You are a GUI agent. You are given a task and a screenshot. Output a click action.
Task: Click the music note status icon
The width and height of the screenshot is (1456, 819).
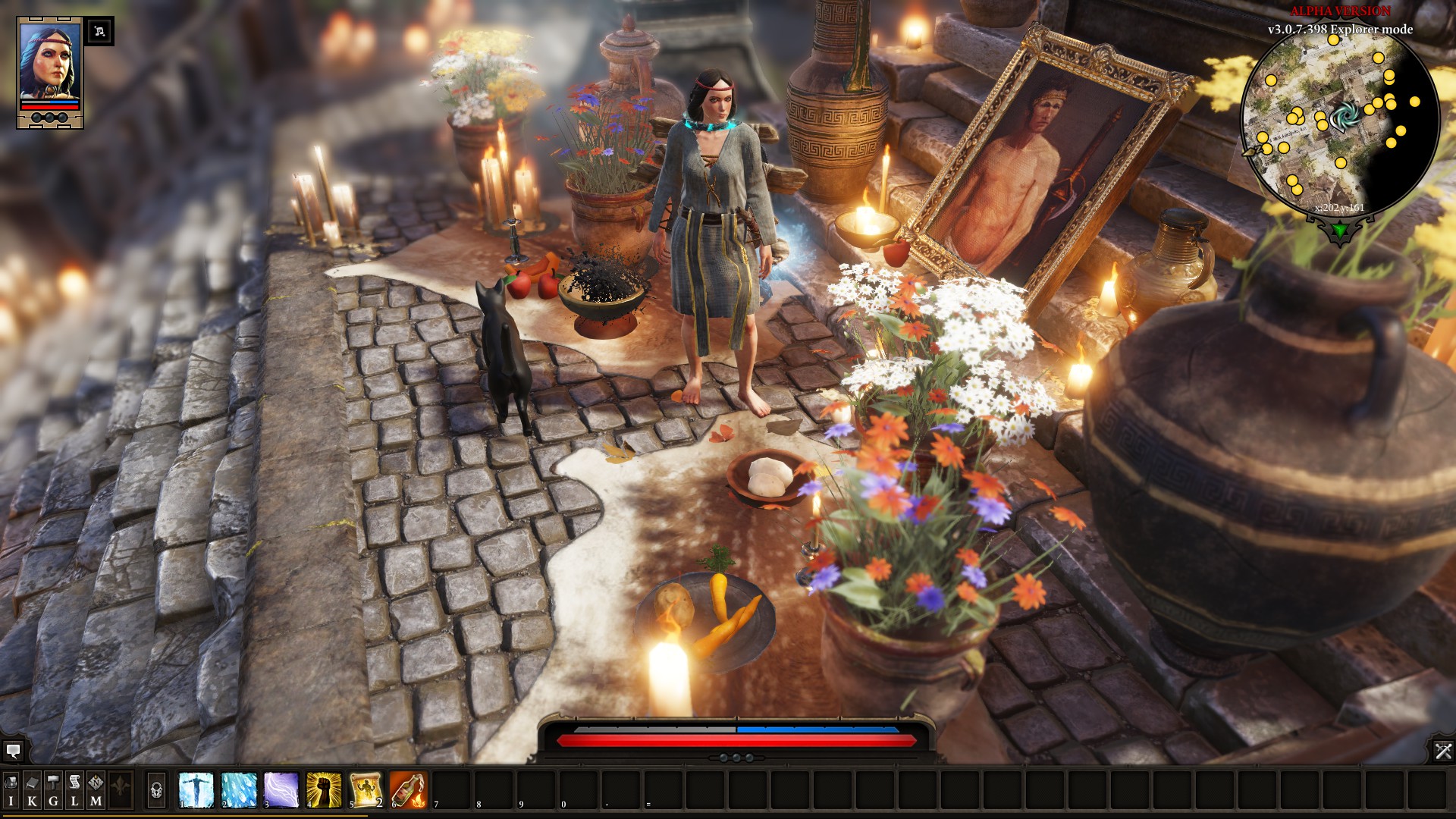point(99,31)
